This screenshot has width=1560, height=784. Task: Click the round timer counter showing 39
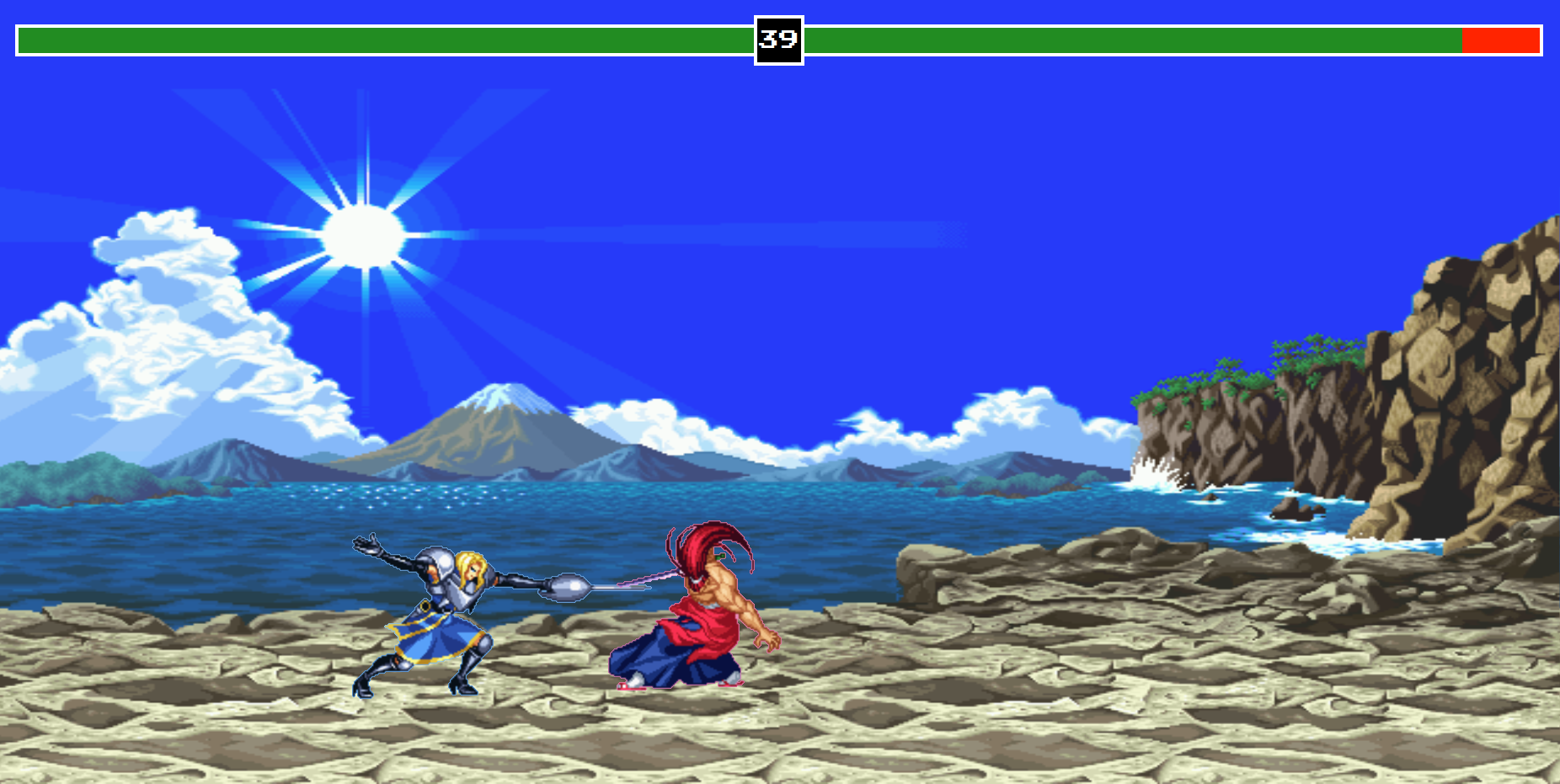(x=777, y=37)
